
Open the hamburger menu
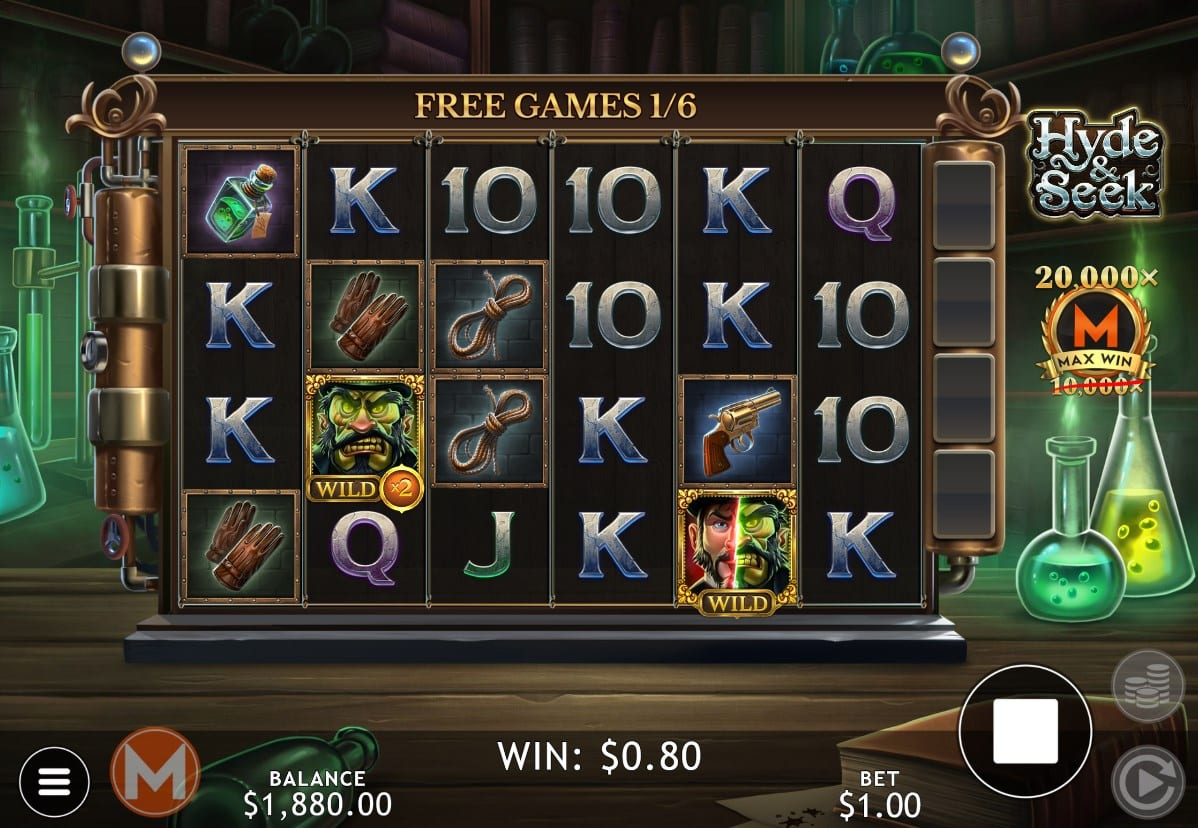pyautogui.click(x=54, y=782)
